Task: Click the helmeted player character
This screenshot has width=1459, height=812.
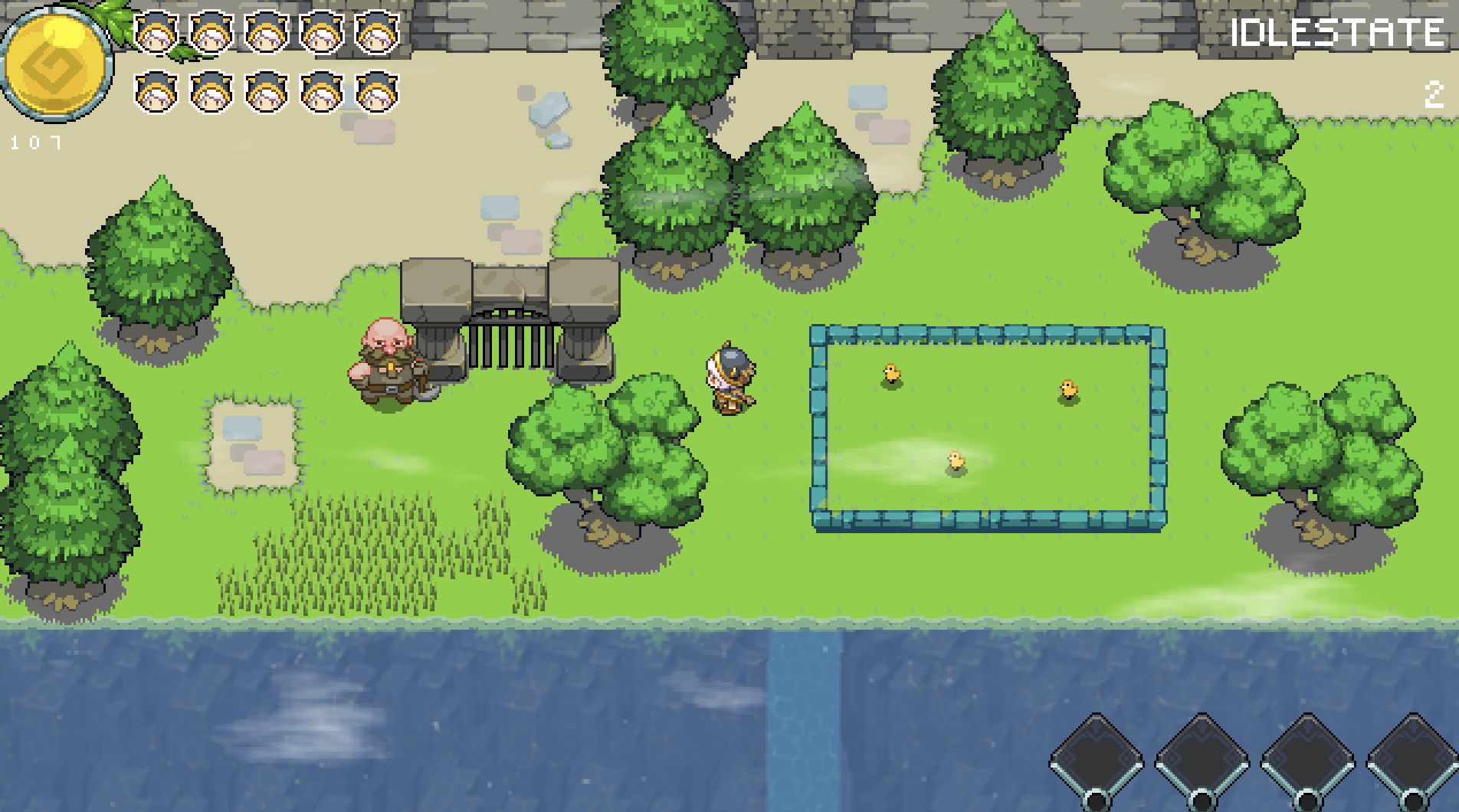Action: [728, 379]
